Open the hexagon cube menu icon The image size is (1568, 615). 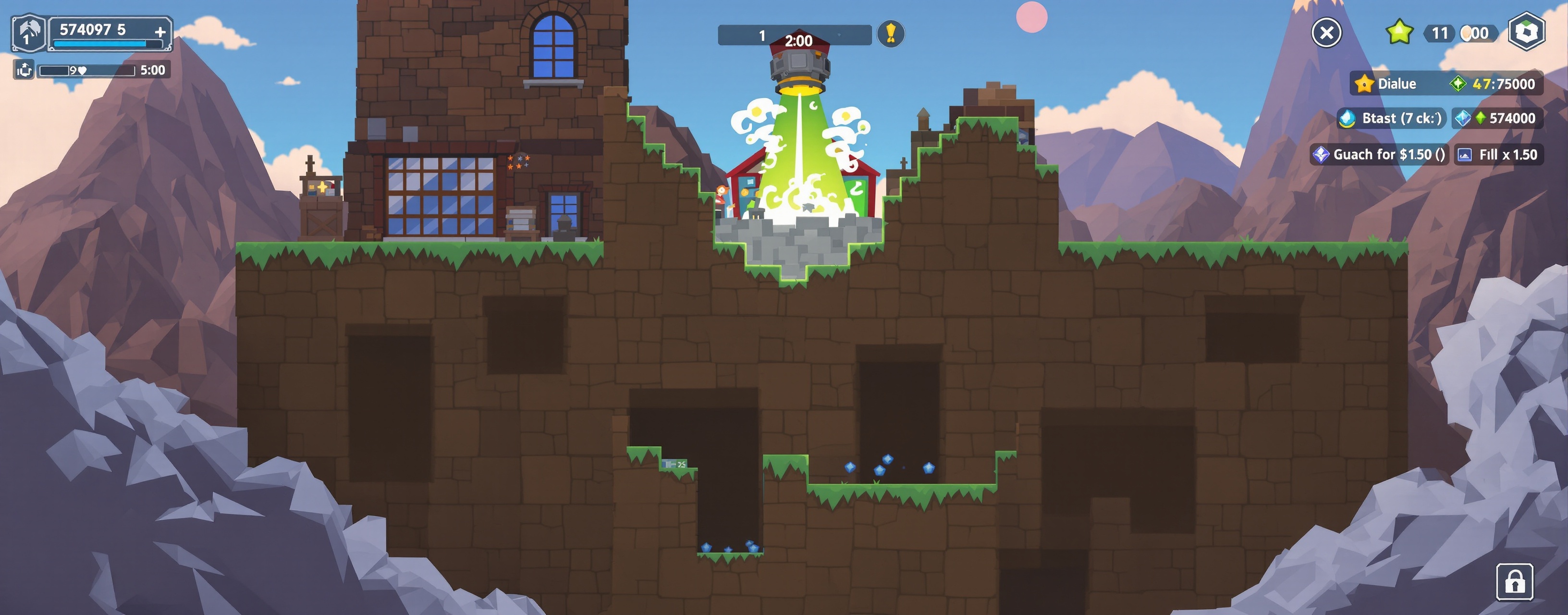click(1526, 32)
